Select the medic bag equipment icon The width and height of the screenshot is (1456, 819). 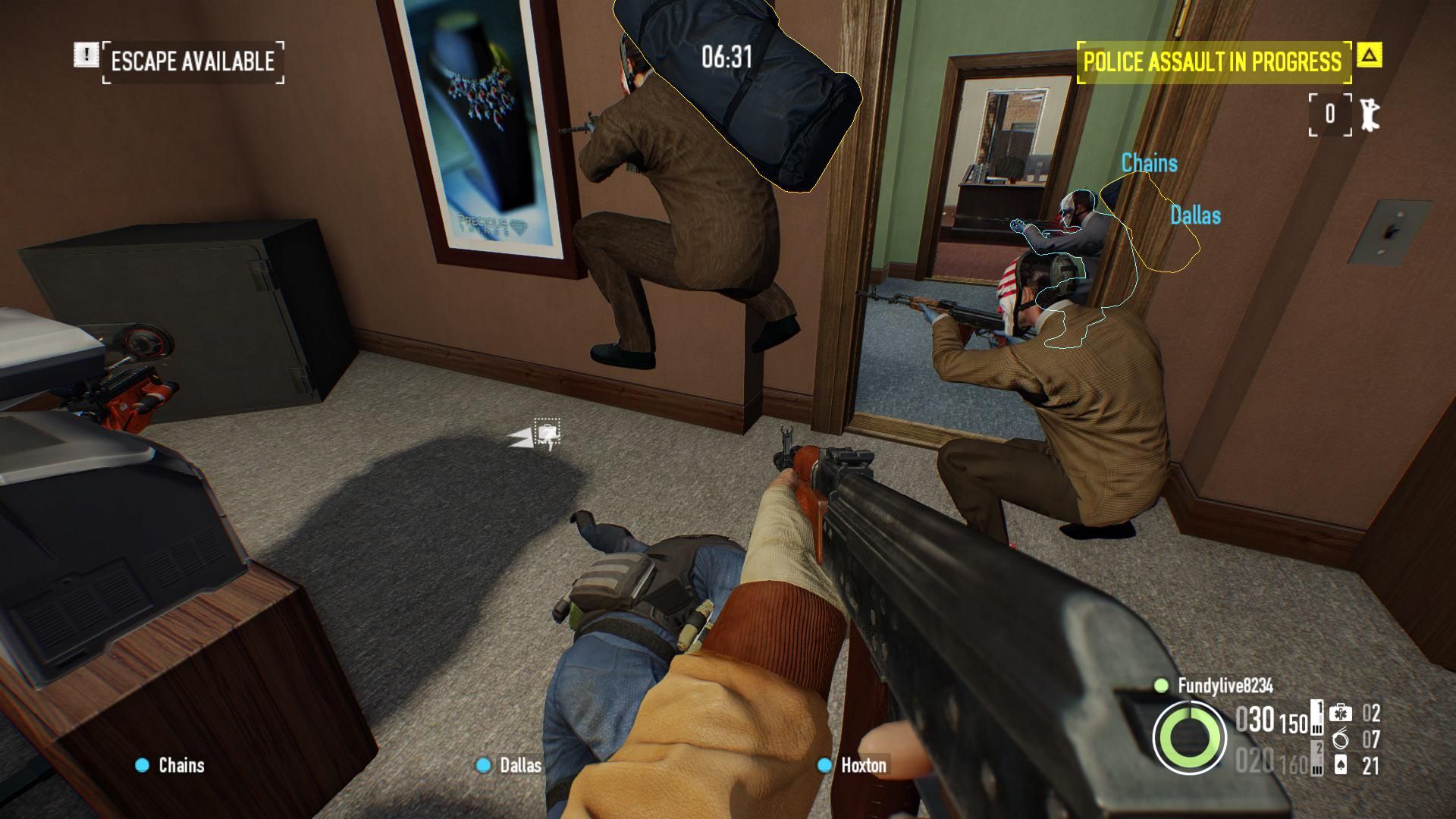point(1340,713)
